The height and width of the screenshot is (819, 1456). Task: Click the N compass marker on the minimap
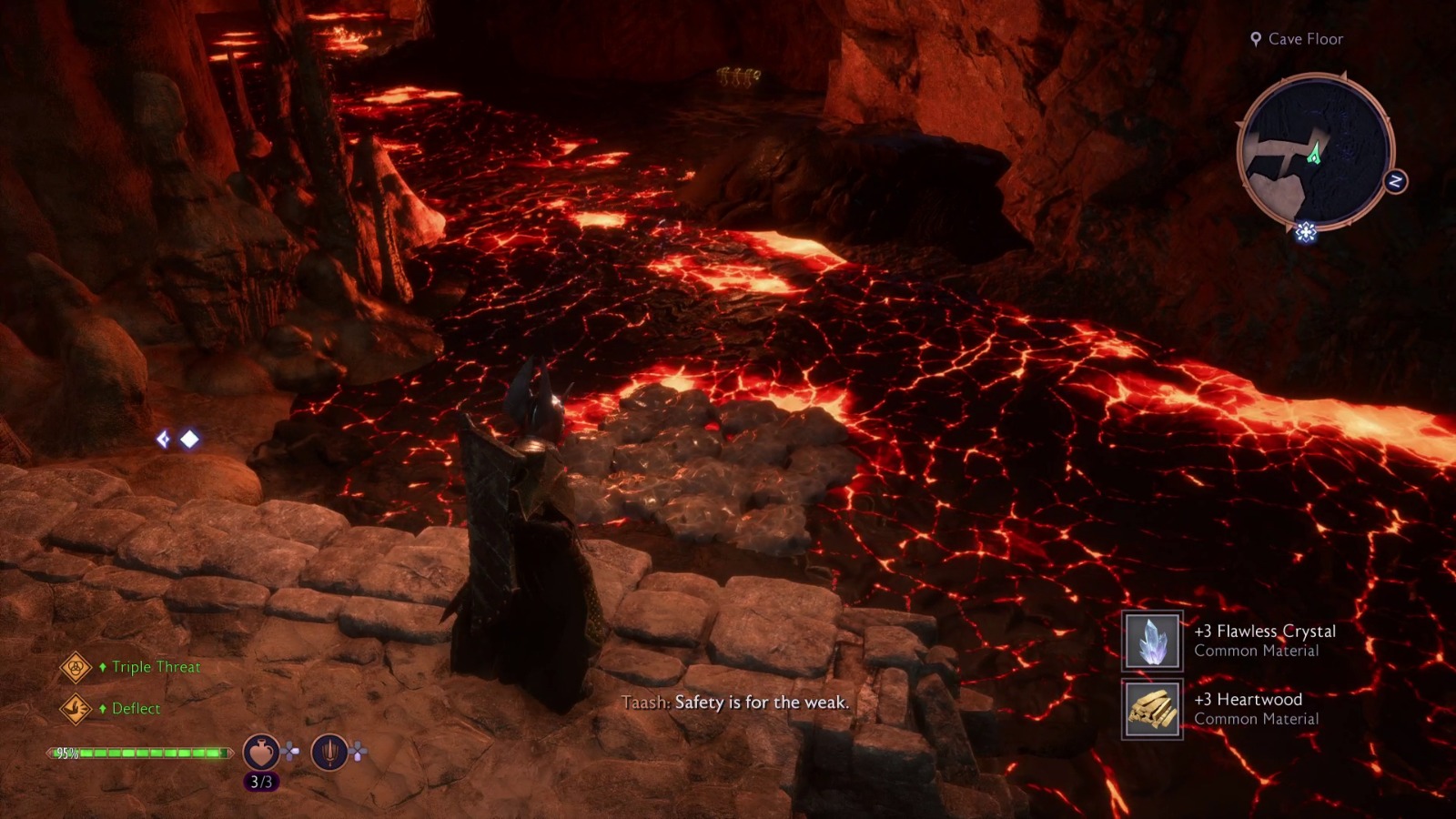click(1395, 182)
